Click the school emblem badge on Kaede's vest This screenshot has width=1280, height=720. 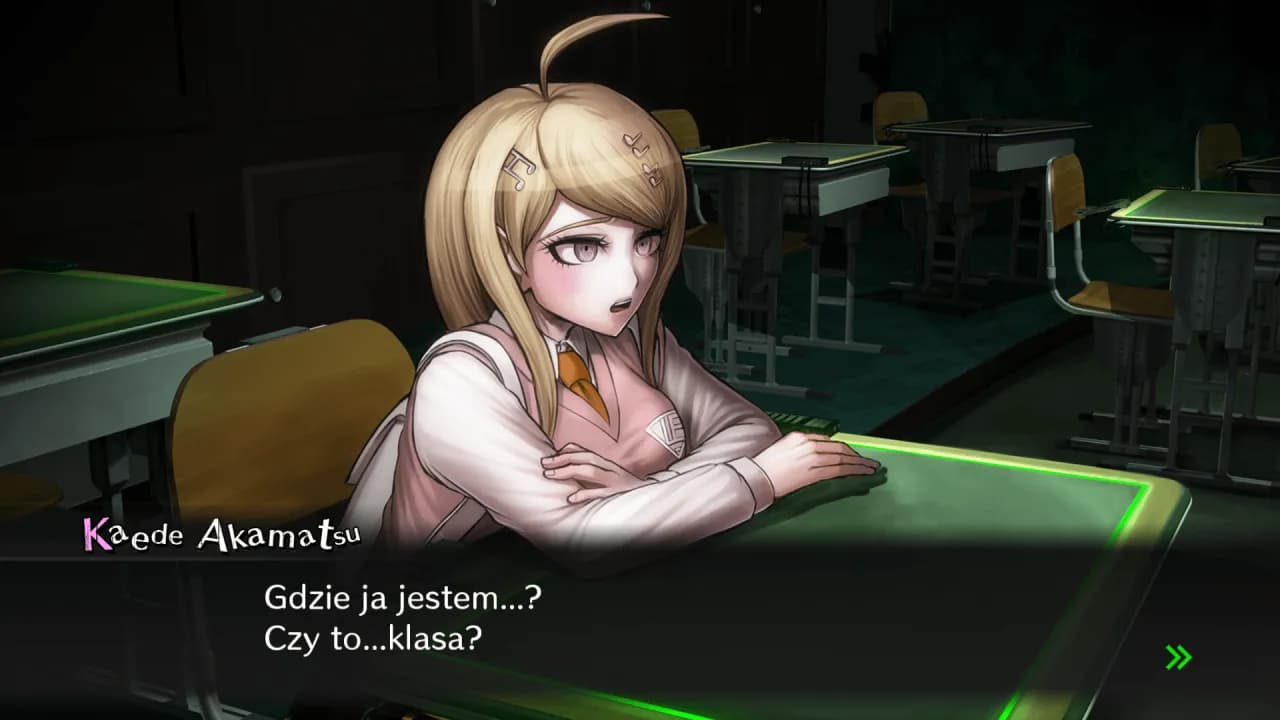pos(664,432)
